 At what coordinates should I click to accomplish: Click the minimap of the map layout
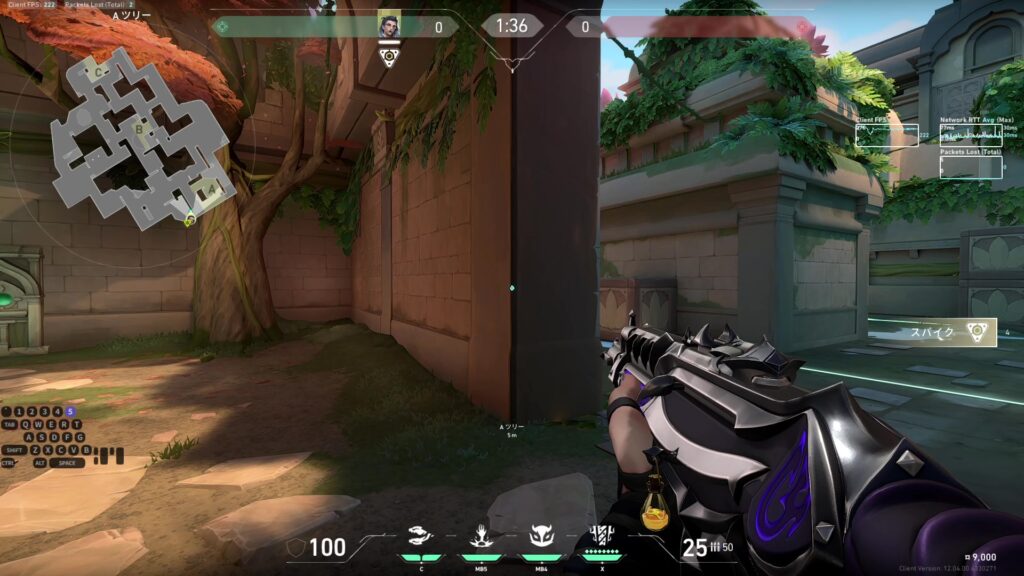[140, 142]
